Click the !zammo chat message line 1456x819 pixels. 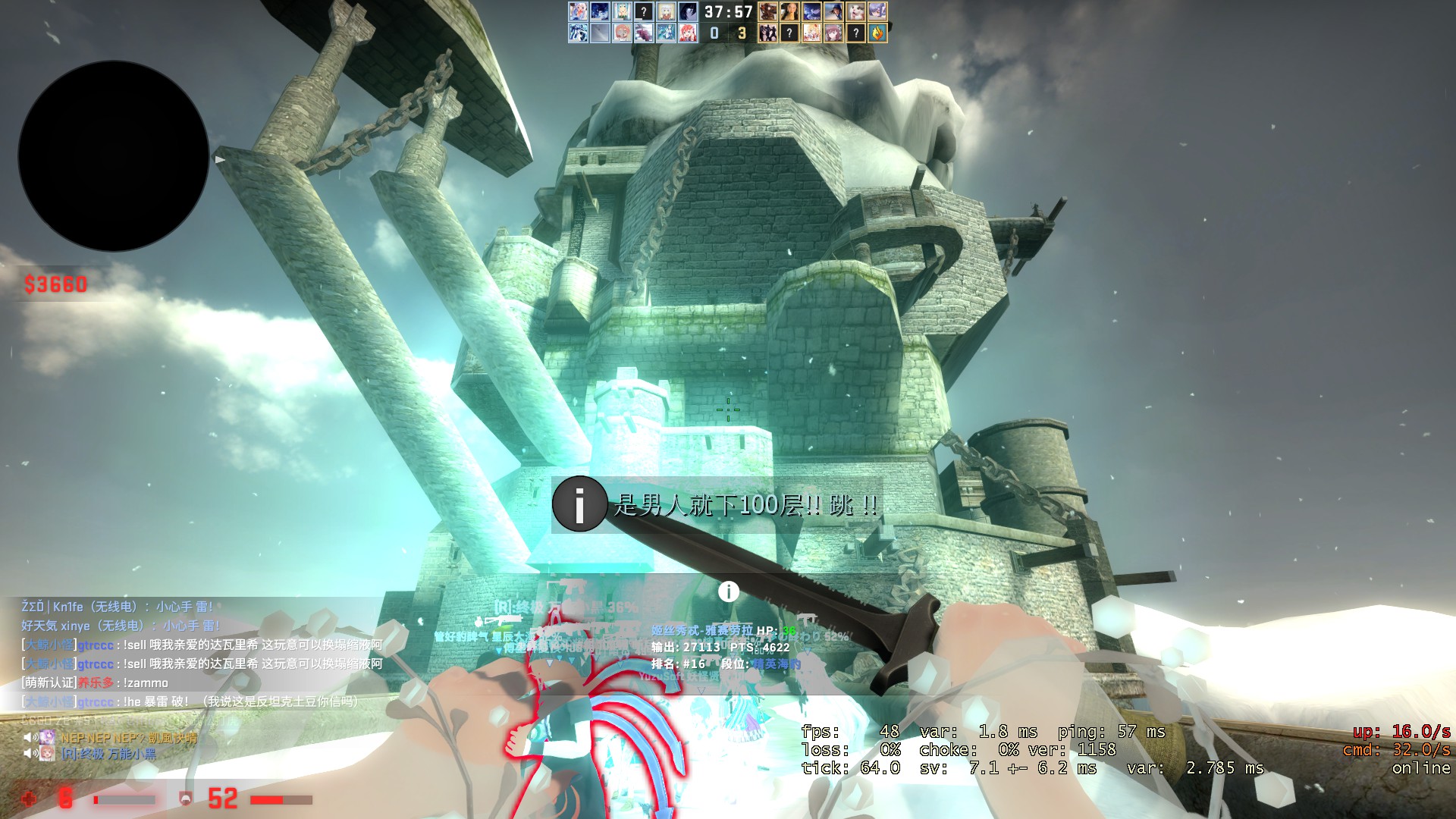(96, 682)
